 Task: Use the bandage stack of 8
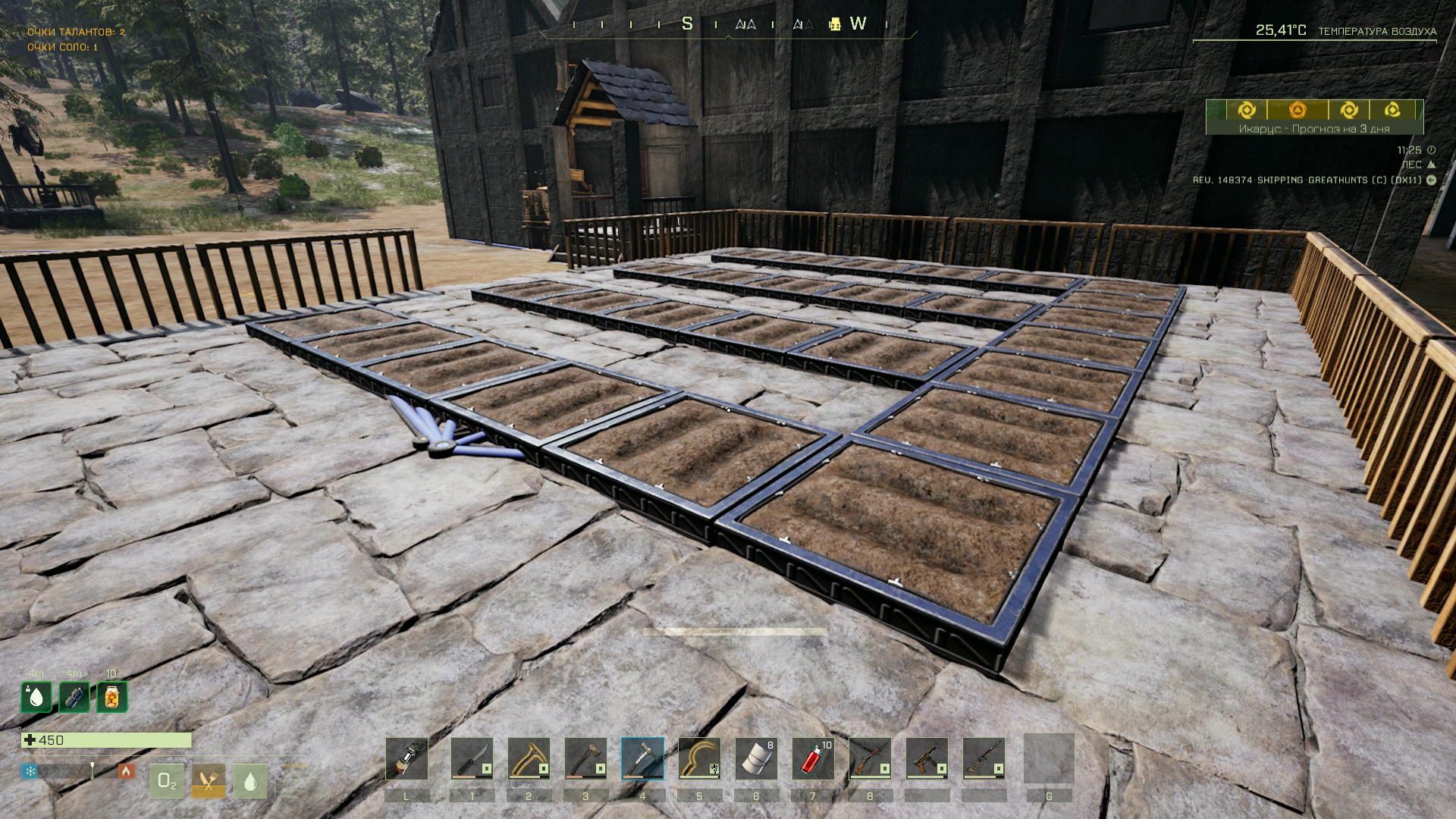pyautogui.click(x=756, y=758)
